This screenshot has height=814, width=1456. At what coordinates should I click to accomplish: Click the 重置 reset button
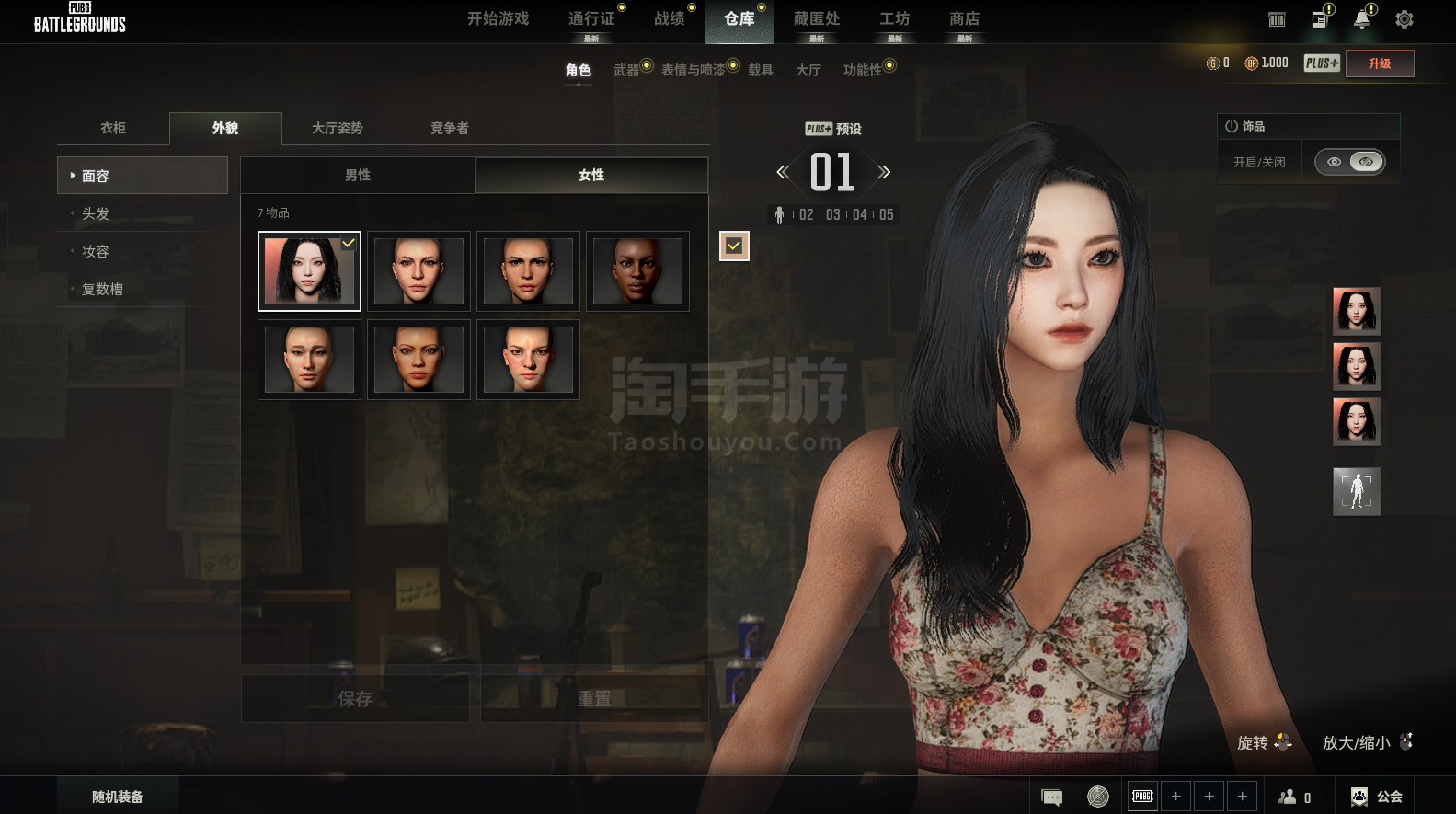594,699
